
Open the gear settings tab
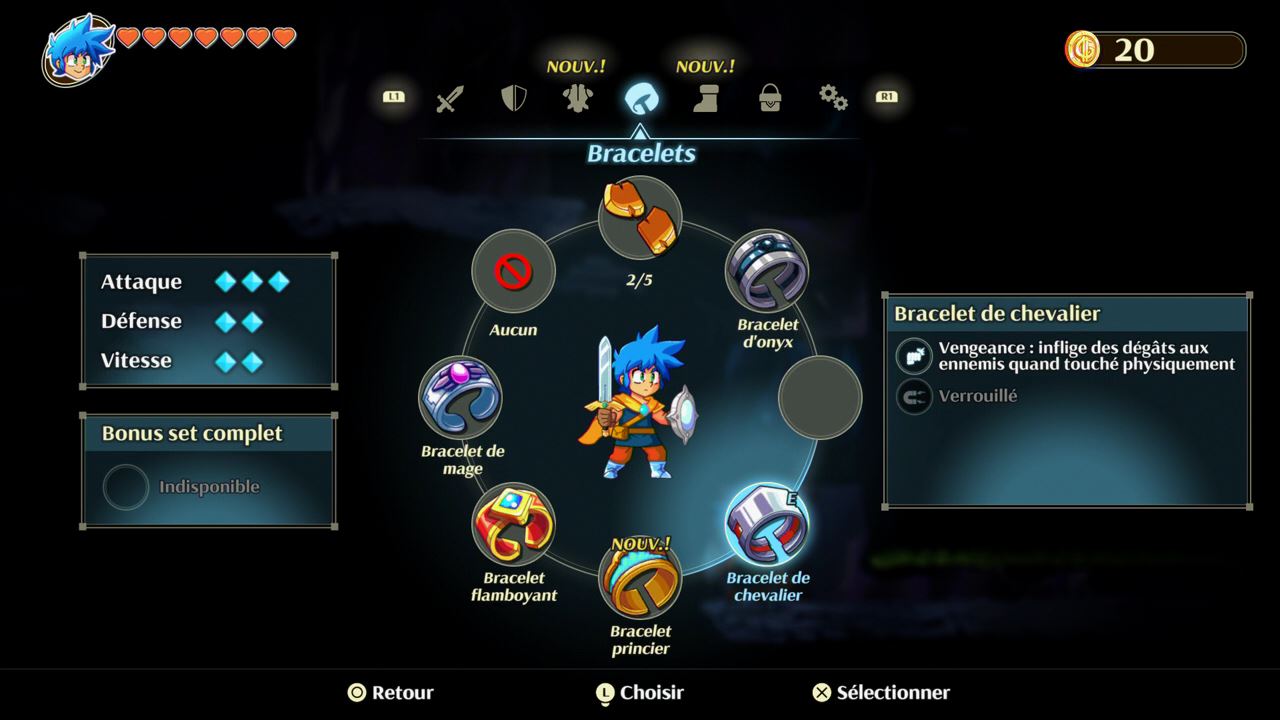point(833,98)
